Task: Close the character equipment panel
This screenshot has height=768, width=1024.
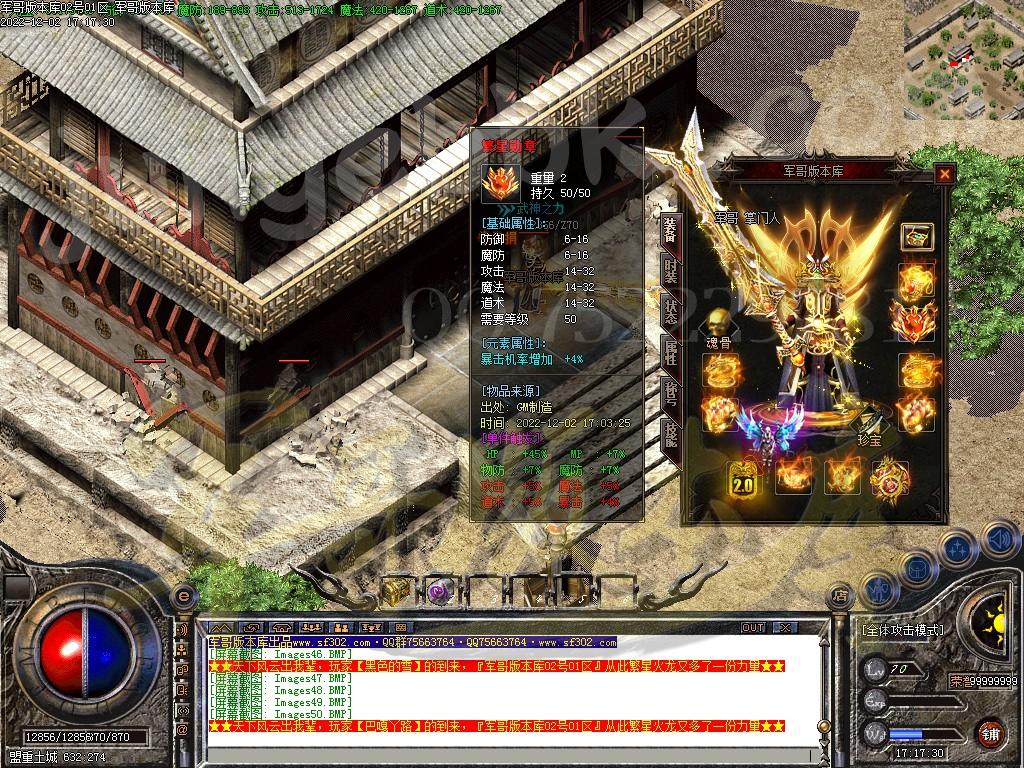Action: pyautogui.click(x=944, y=174)
